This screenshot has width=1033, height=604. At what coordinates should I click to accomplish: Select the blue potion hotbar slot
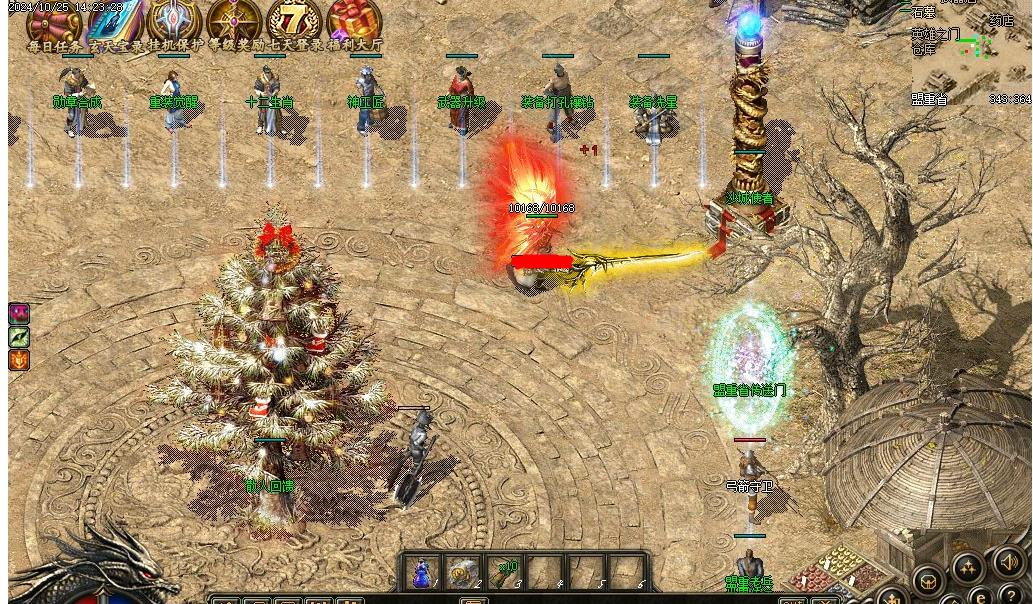(423, 573)
